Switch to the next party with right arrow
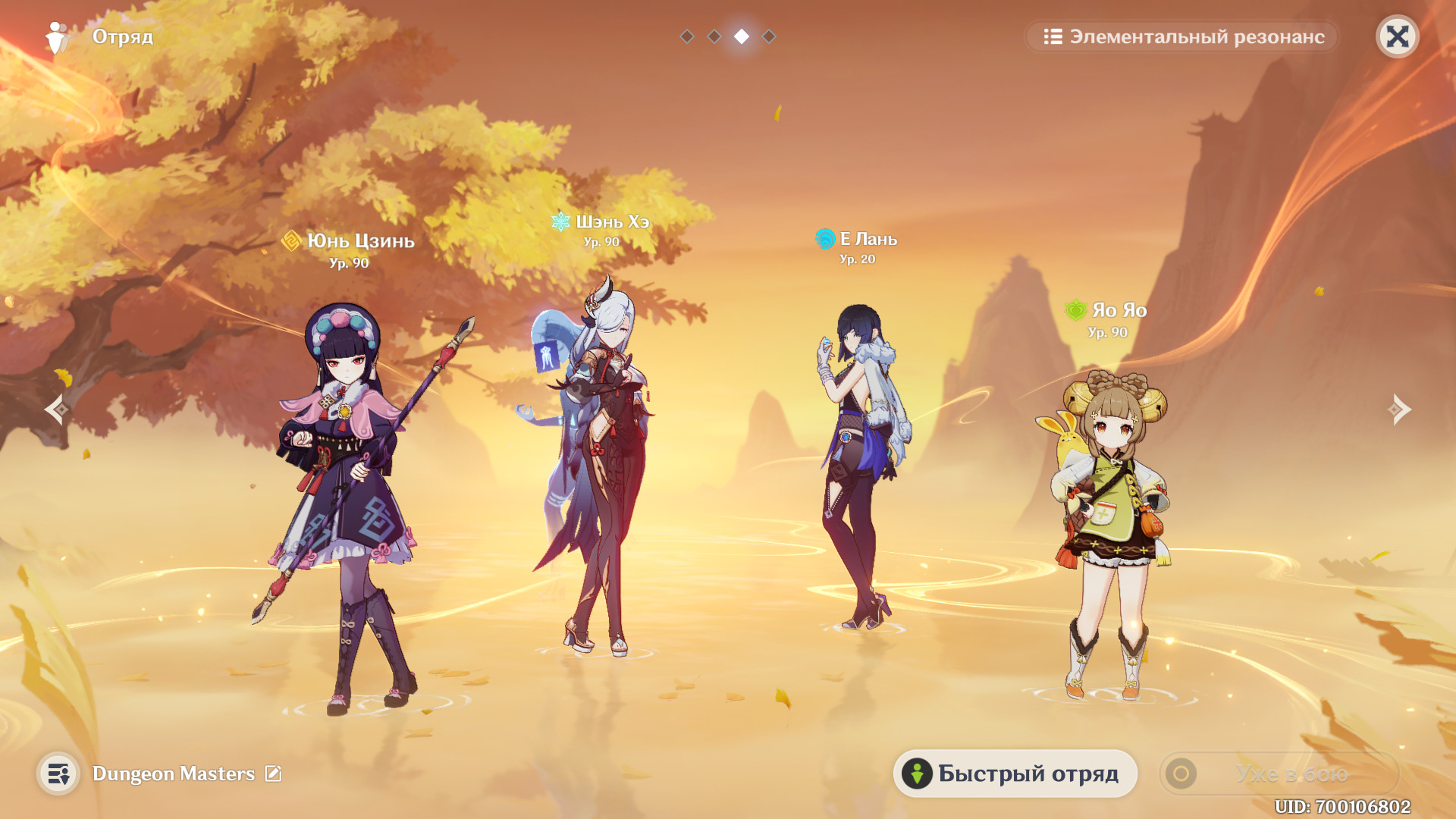1456x819 pixels. tap(1399, 409)
